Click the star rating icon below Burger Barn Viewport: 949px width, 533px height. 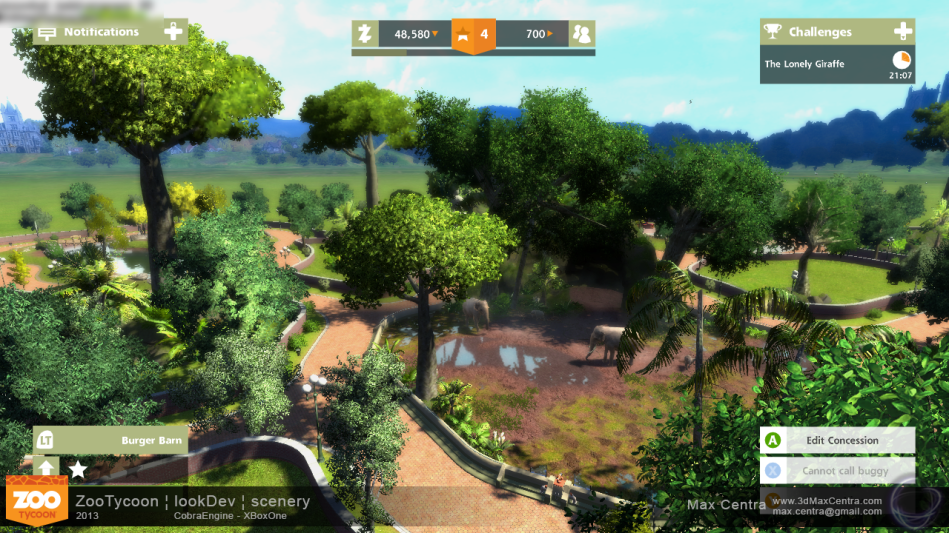77,468
